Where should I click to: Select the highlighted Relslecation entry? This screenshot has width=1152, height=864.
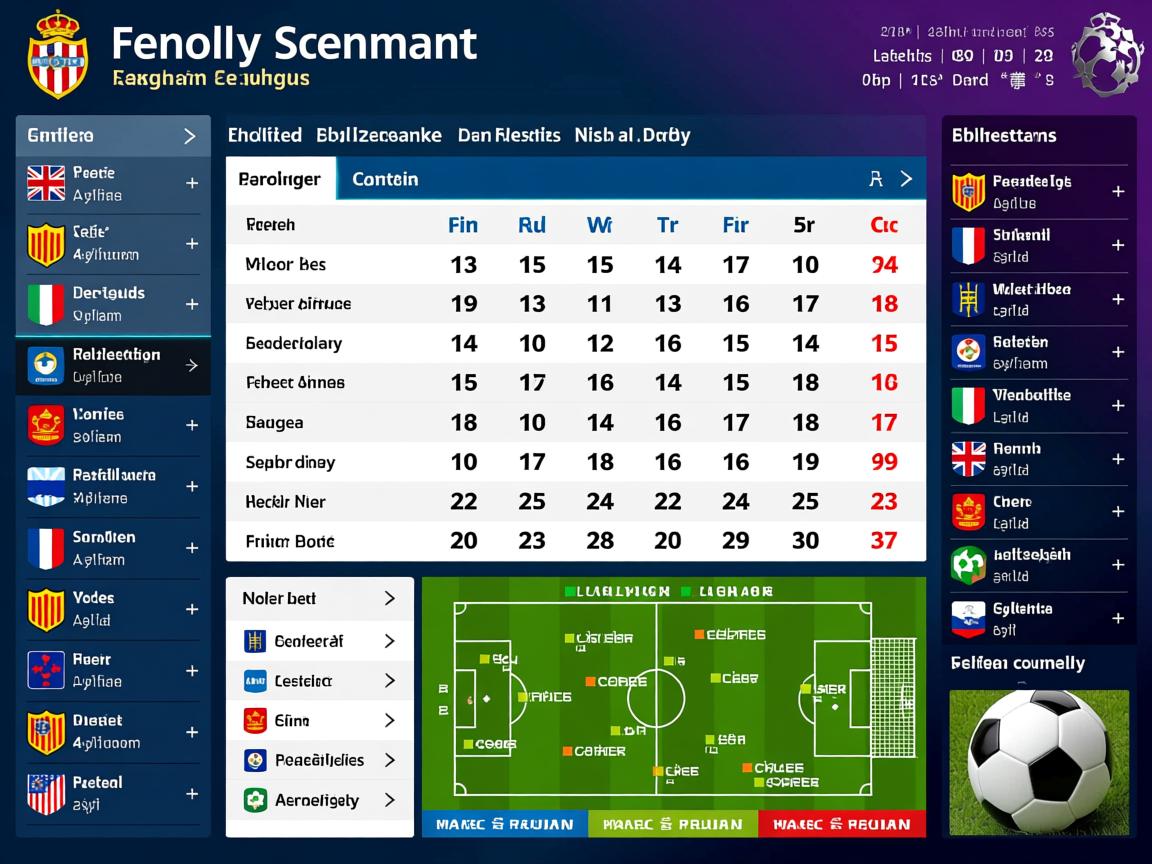113,366
